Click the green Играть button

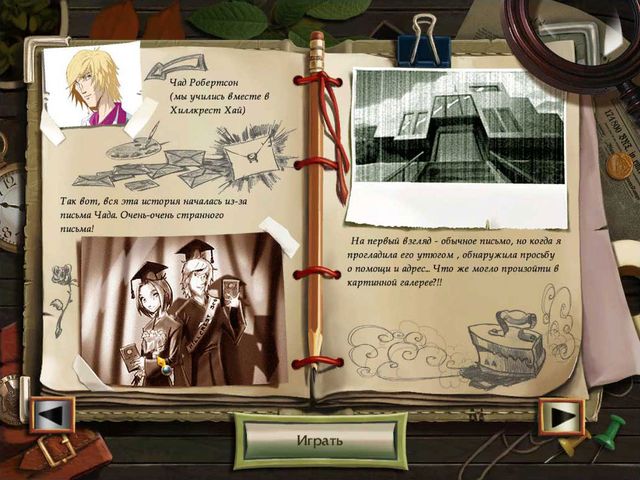pos(319,440)
